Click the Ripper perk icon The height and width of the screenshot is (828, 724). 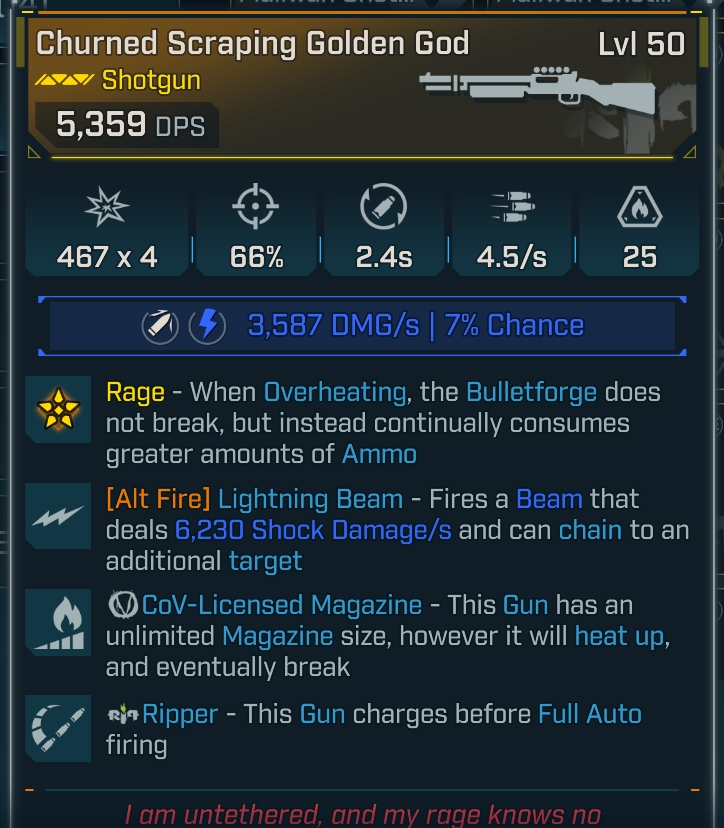(58, 728)
